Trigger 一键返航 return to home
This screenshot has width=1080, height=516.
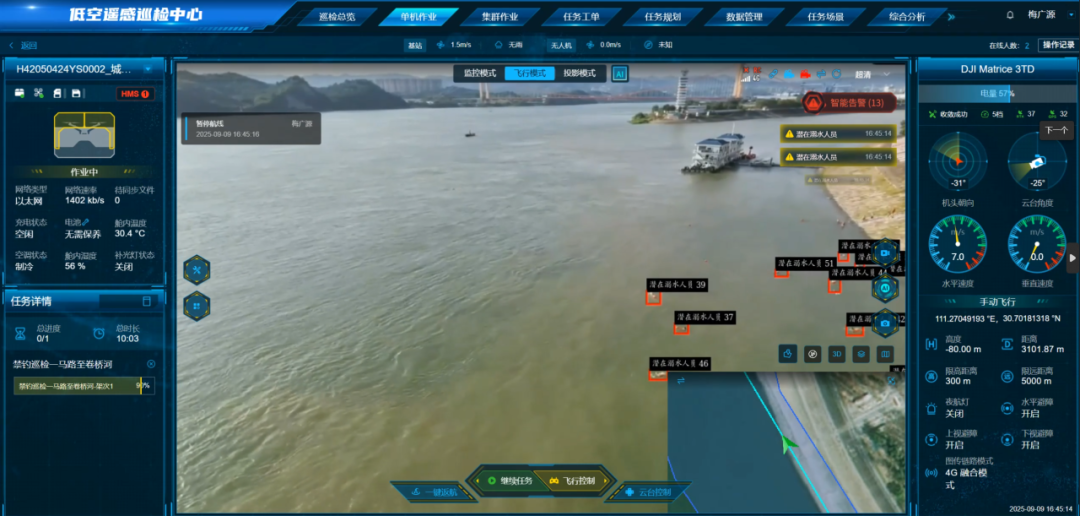click(x=434, y=492)
